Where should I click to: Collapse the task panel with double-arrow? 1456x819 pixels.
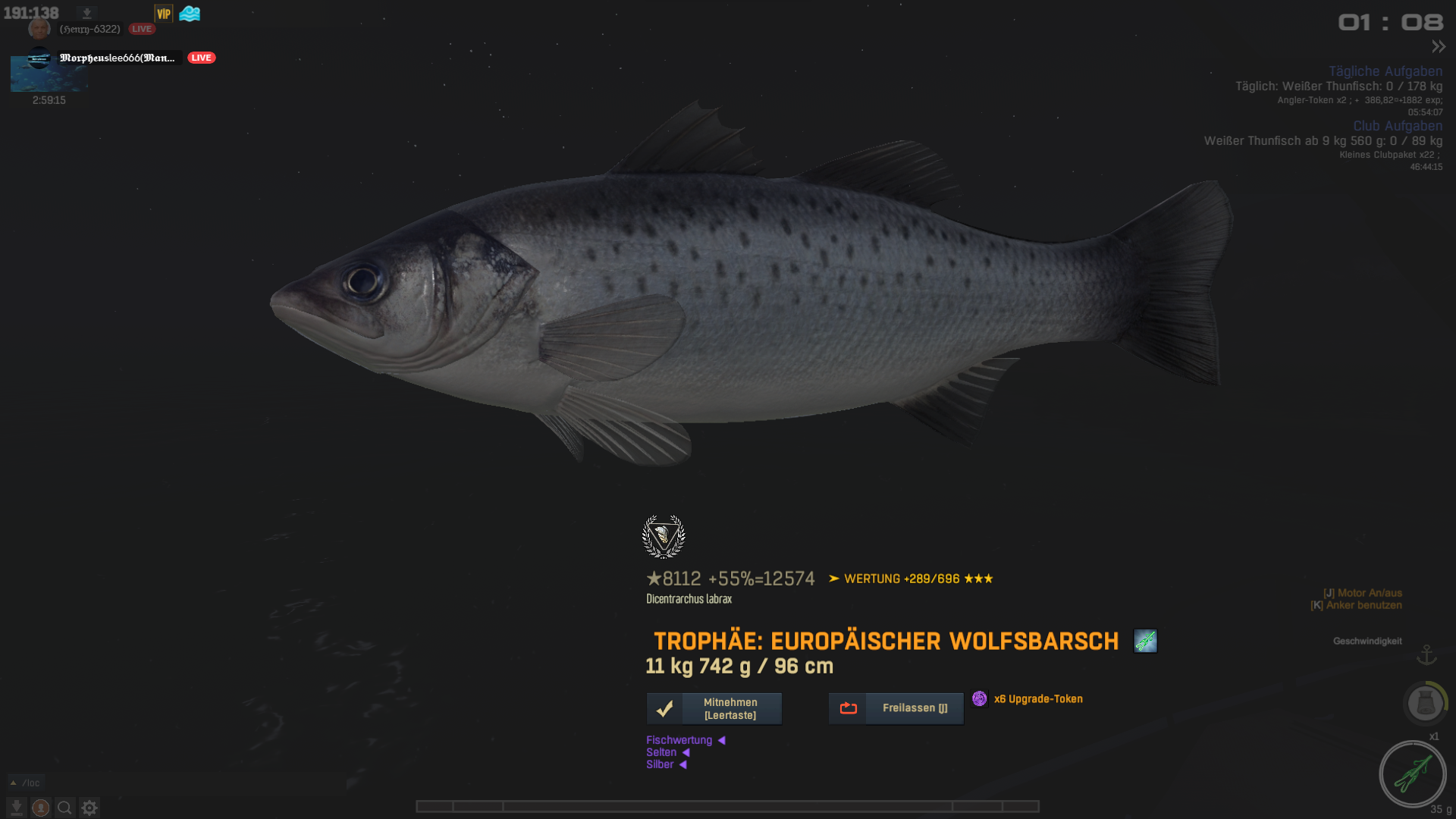tap(1438, 47)
